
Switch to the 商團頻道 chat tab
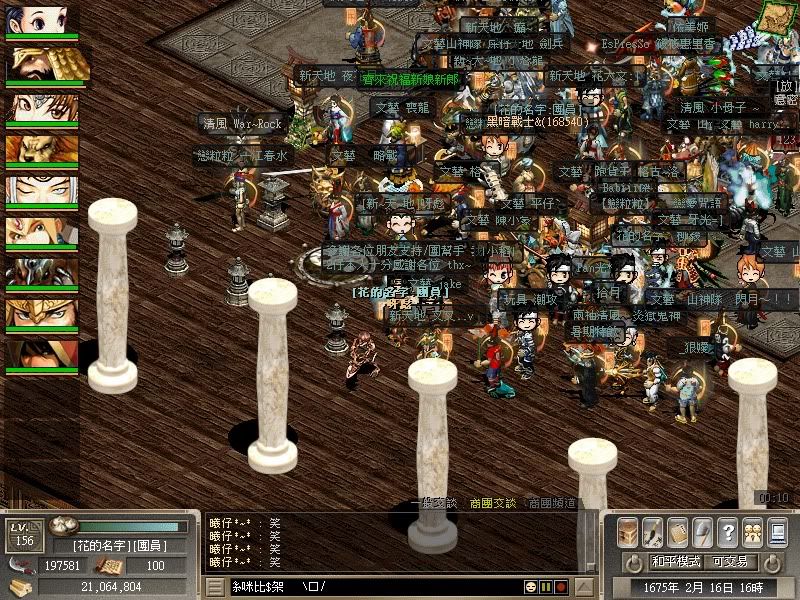[x=551, y=503]
